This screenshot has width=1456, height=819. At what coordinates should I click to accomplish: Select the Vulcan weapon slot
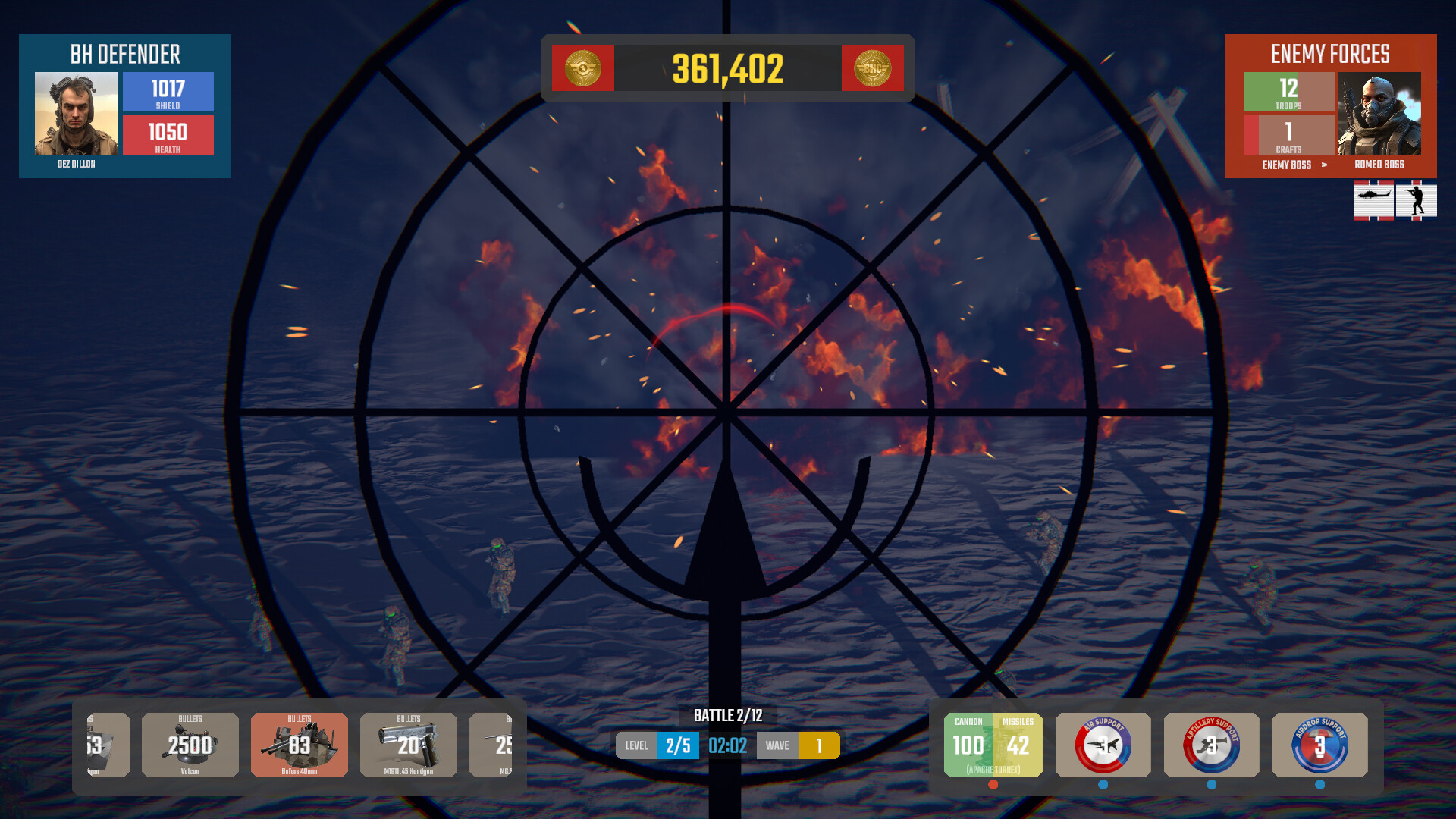pos(190,745)
